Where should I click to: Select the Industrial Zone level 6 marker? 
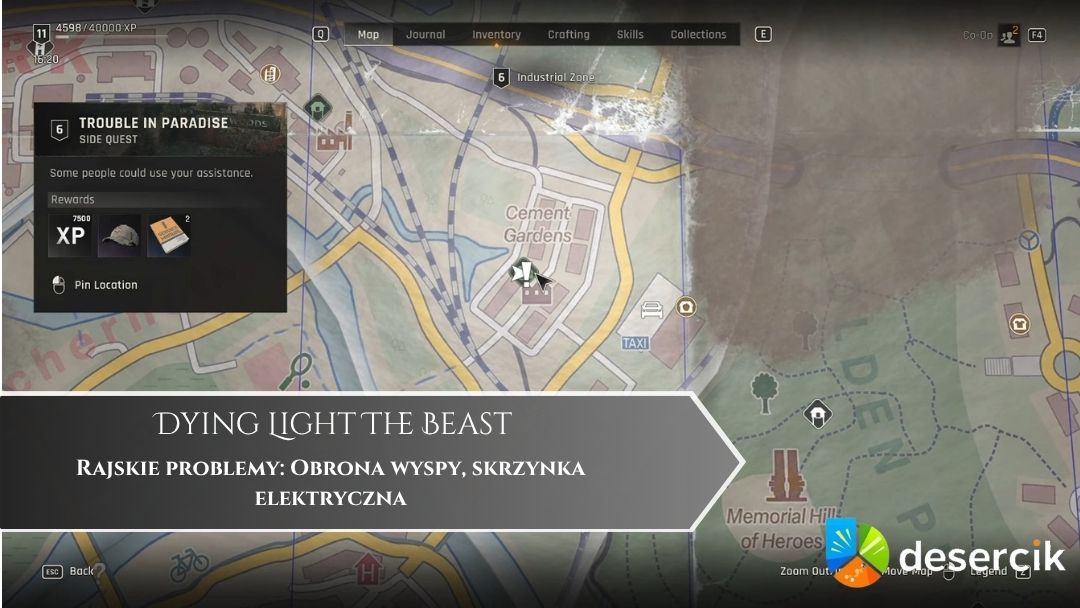[x=502, y=77]
